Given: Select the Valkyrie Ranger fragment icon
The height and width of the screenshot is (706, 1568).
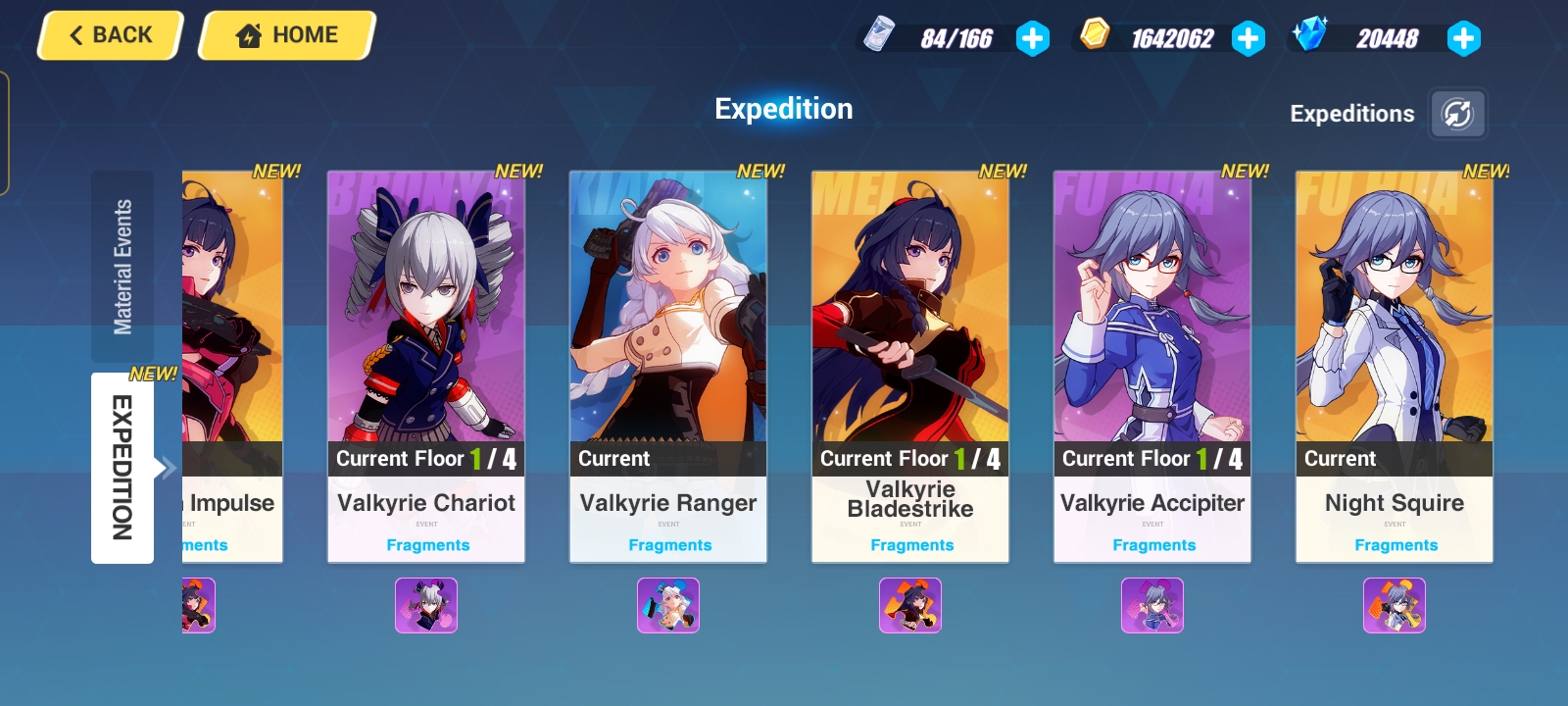Looking at the screenshot, I should (x=668, y=606).
